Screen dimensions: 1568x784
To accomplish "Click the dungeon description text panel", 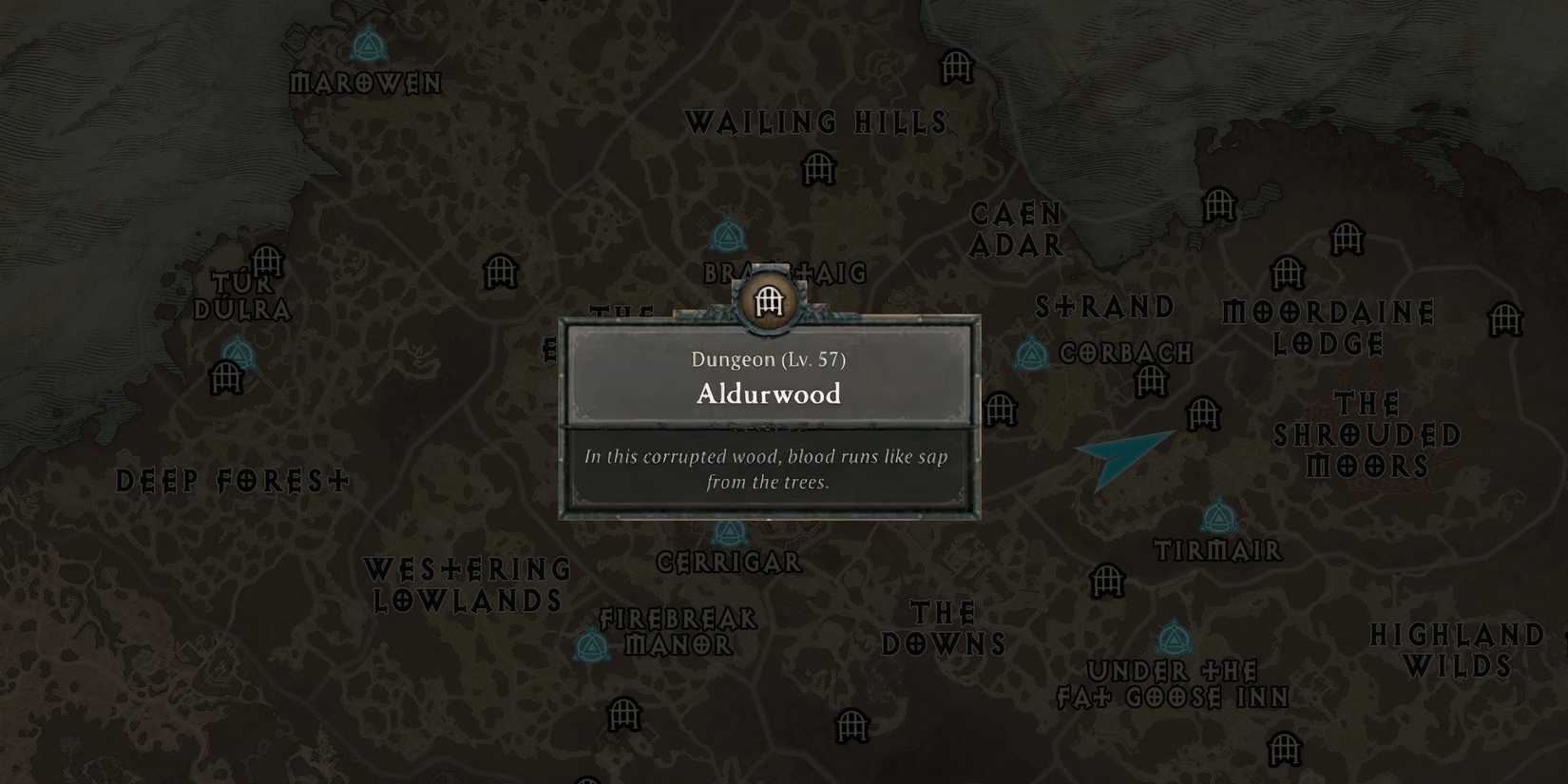I will tap(768, 469).
